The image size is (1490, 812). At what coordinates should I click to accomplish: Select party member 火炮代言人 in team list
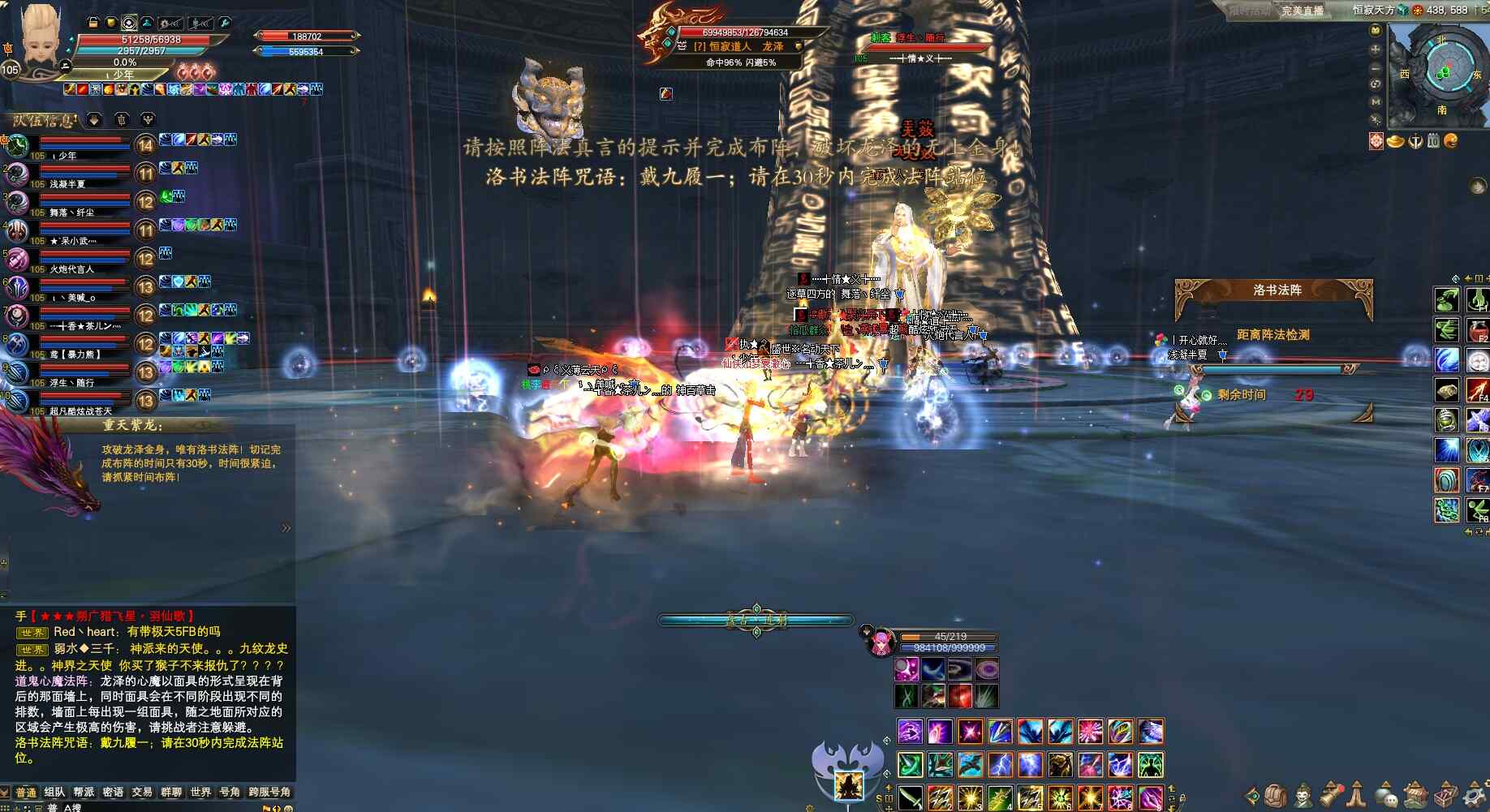tap(71, 269)
